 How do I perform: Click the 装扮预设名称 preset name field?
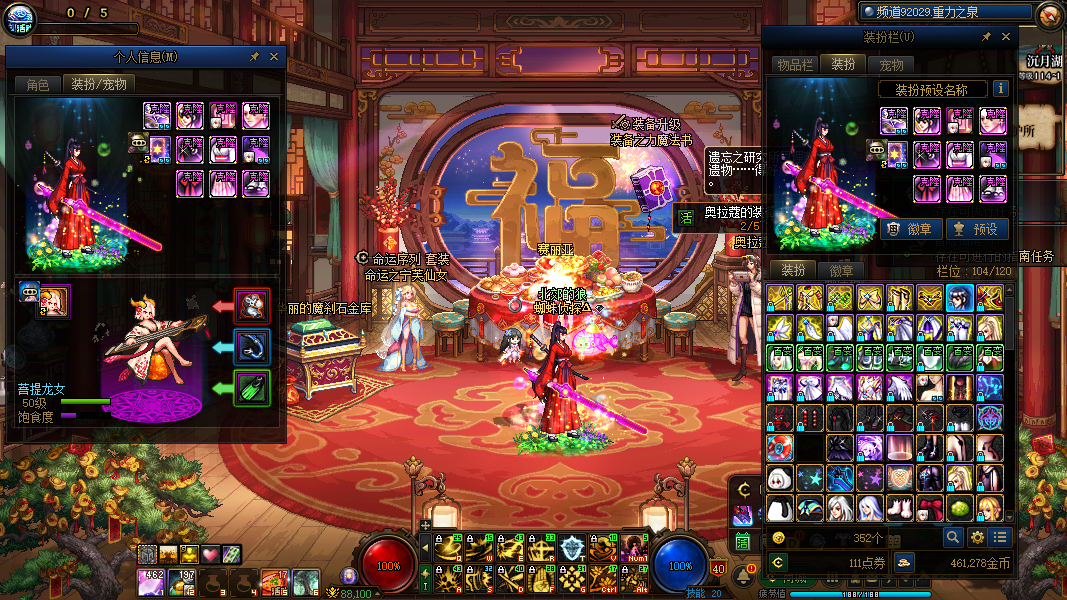coord(933,89)
